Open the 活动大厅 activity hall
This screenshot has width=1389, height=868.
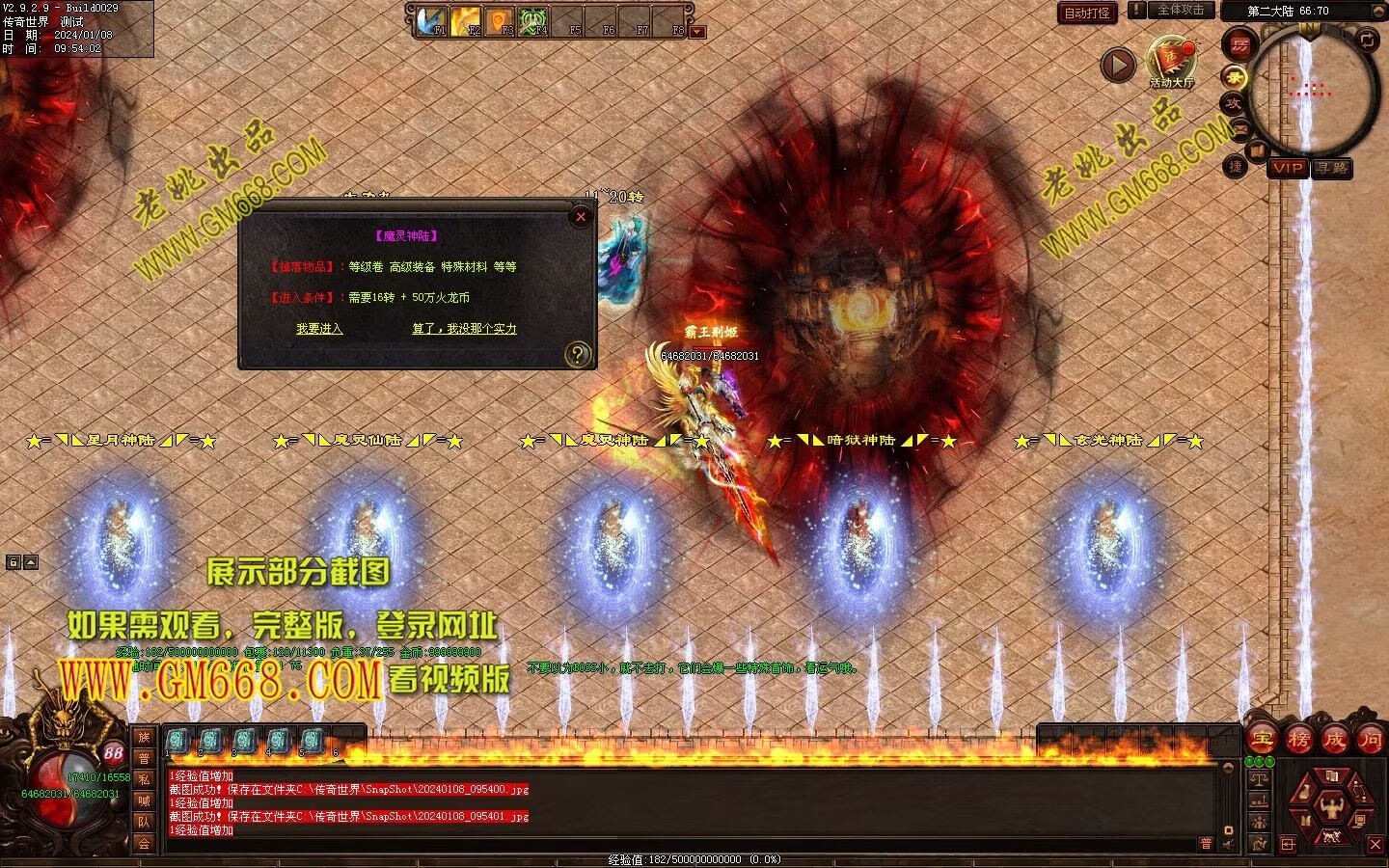click(1171, 61)
